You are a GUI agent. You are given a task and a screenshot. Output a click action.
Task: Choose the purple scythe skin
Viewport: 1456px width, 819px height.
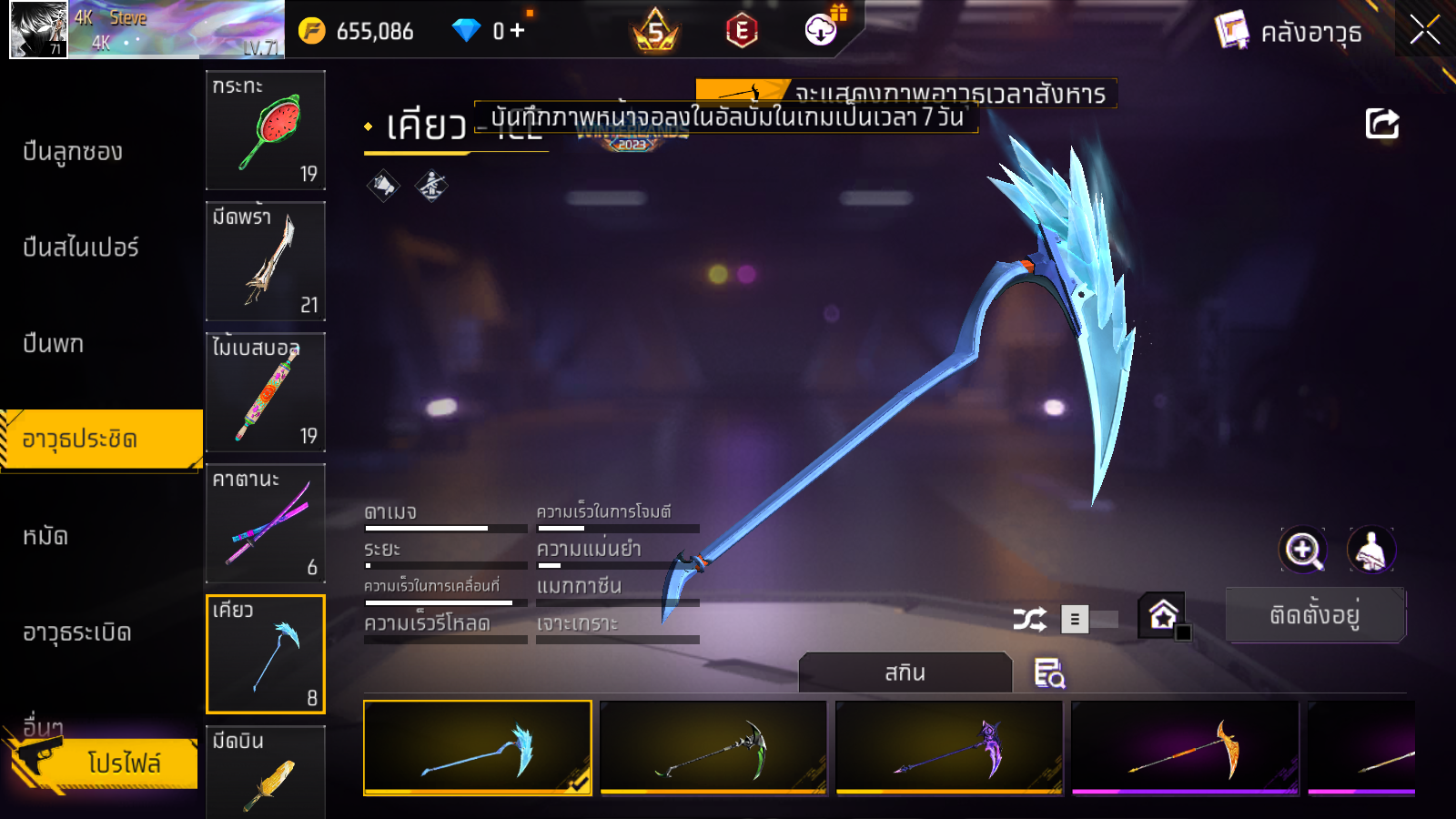(x=949, y=747)
